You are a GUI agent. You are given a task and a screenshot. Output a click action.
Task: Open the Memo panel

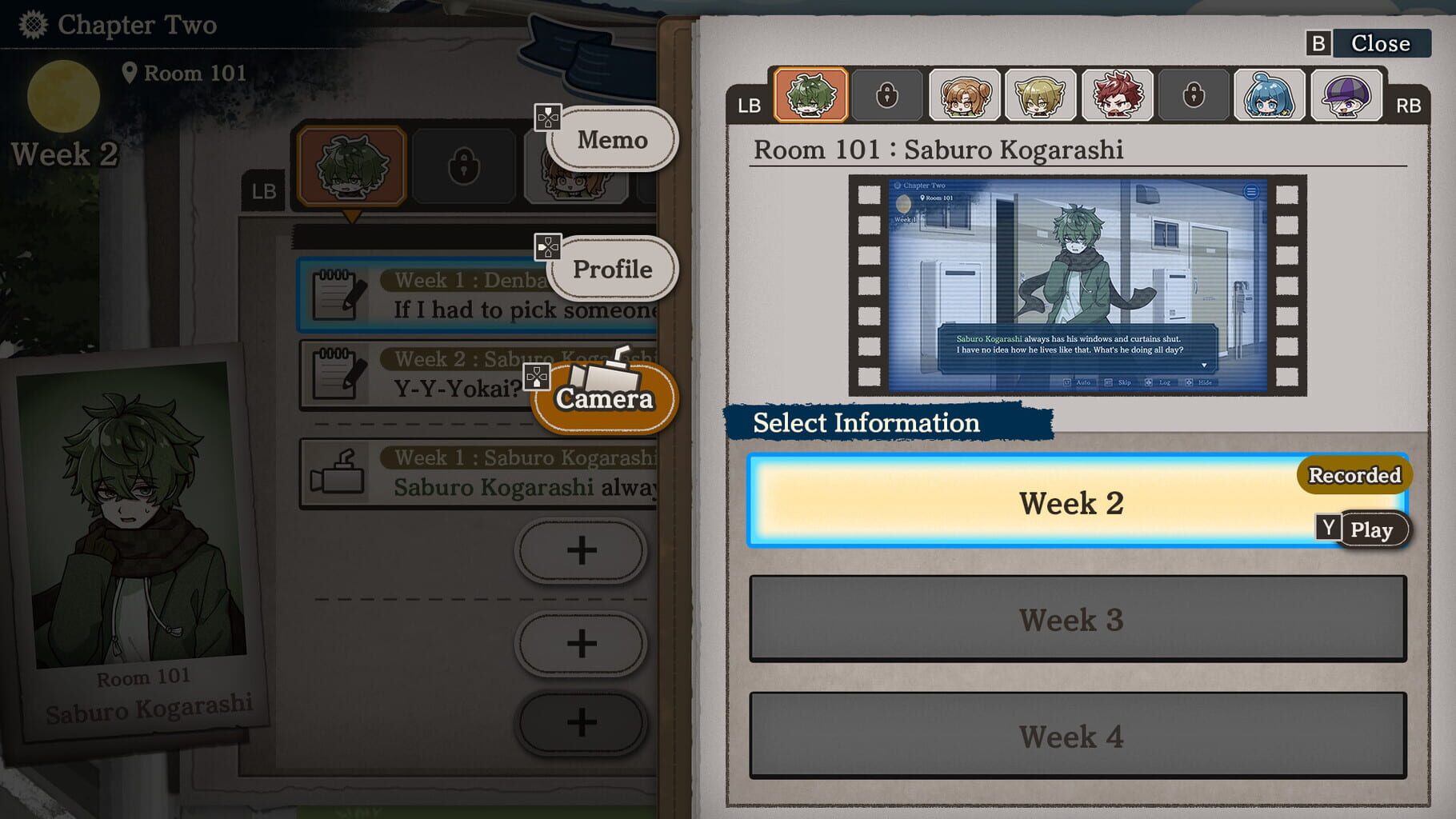point(611,139)
